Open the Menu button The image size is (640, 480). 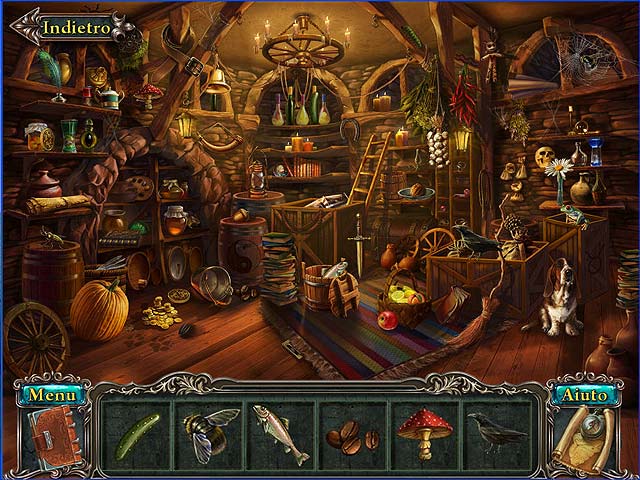(52, 394)
